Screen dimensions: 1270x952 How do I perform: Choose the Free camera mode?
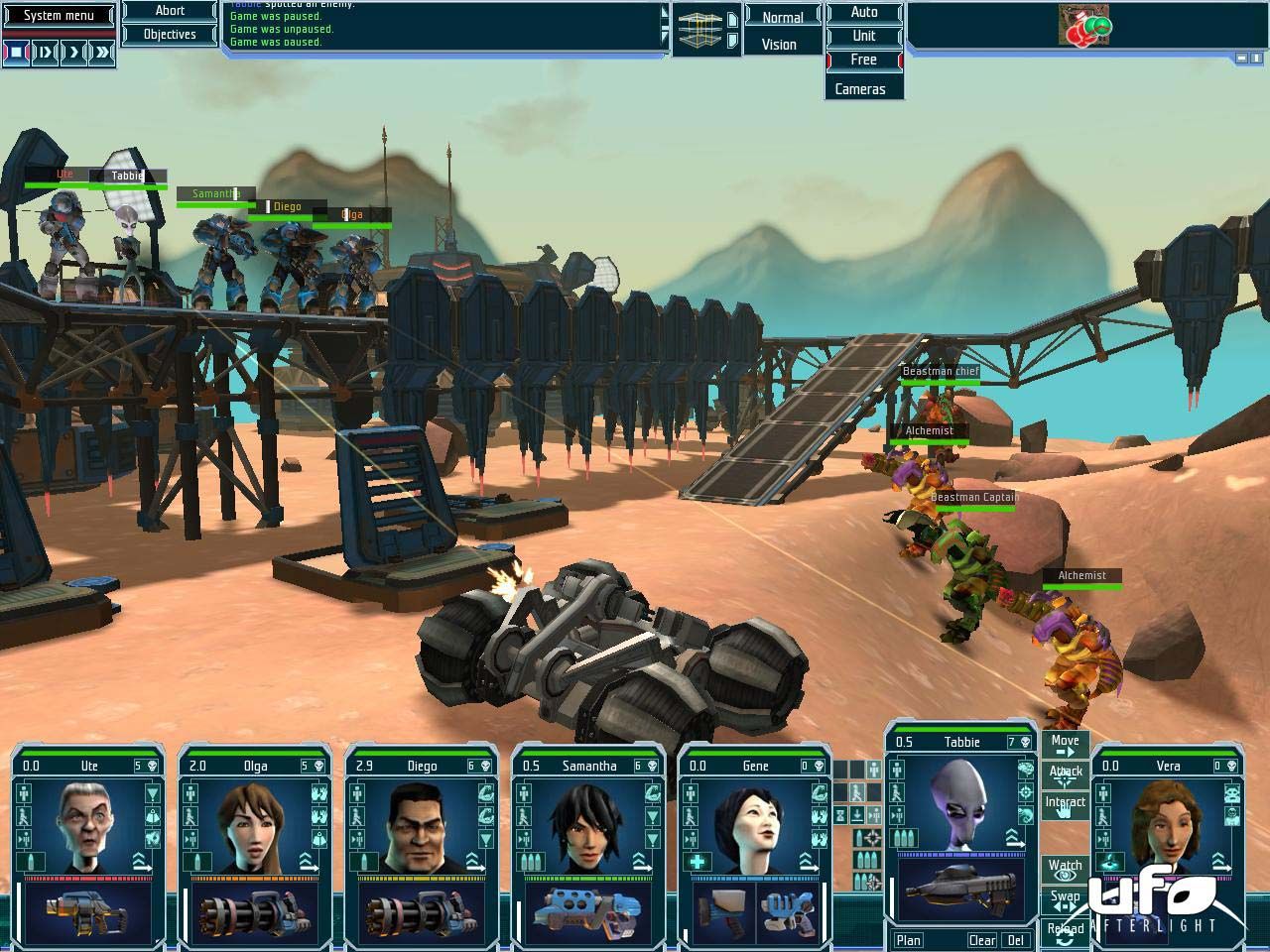tap(863, 59)
